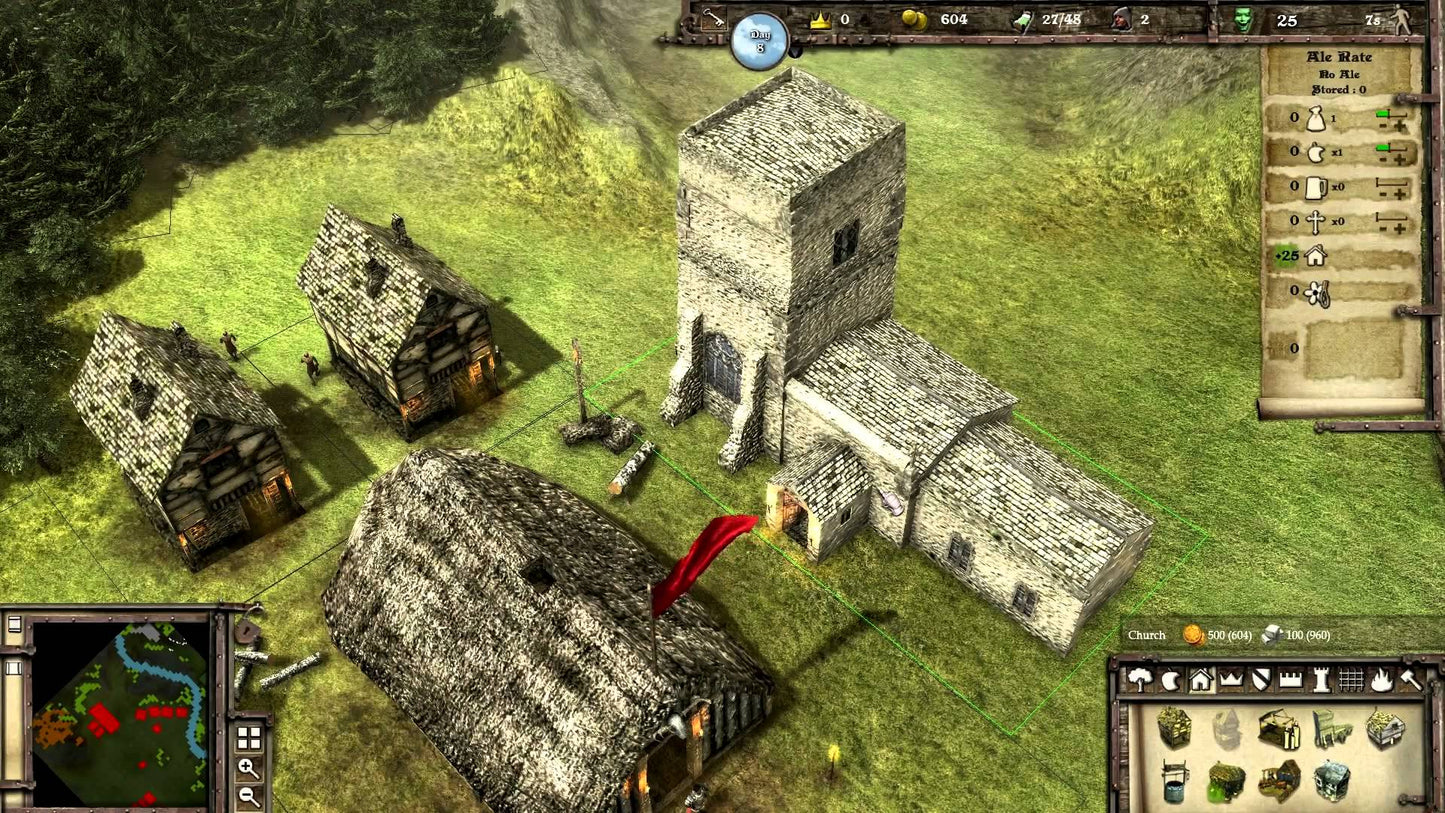Viewport: 1445px width, 813px height.
Task: Raise the apple food ration with plus
Action: [x=1400, y=160]
